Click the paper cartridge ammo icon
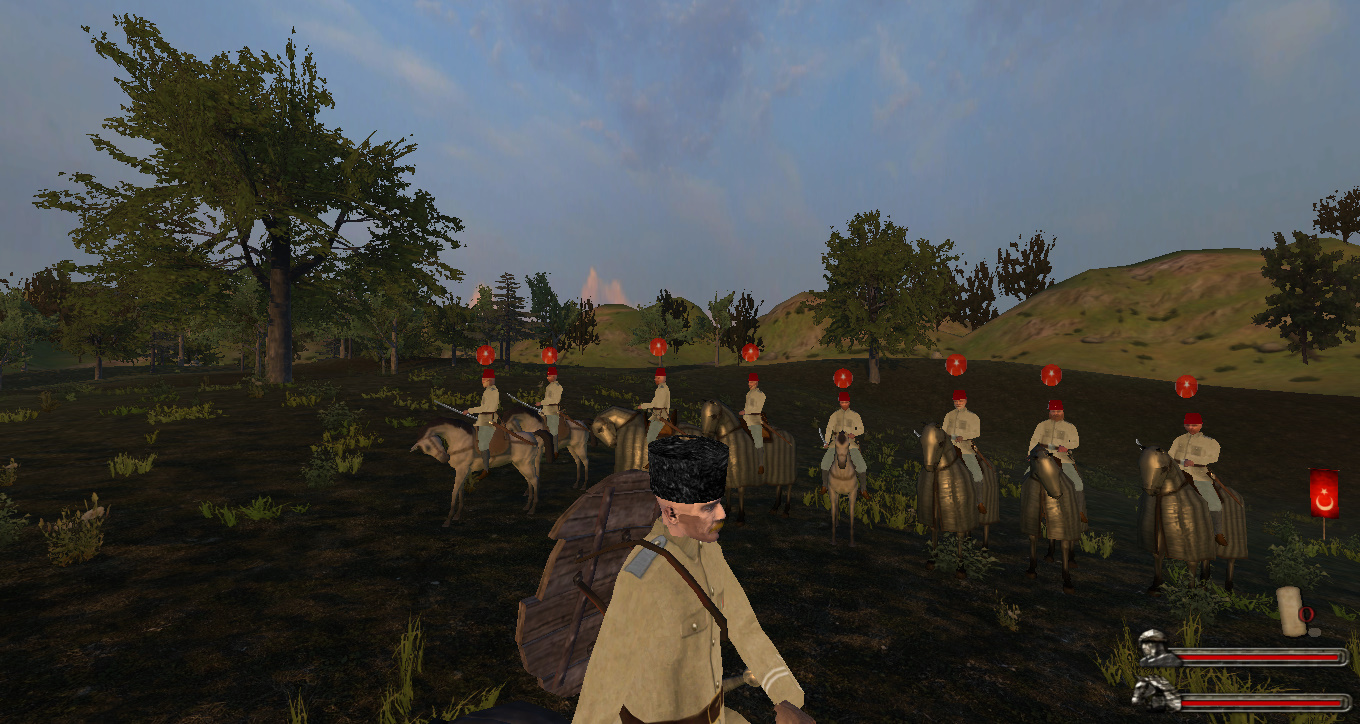 pyautogui.click(x=1290, y=611)
